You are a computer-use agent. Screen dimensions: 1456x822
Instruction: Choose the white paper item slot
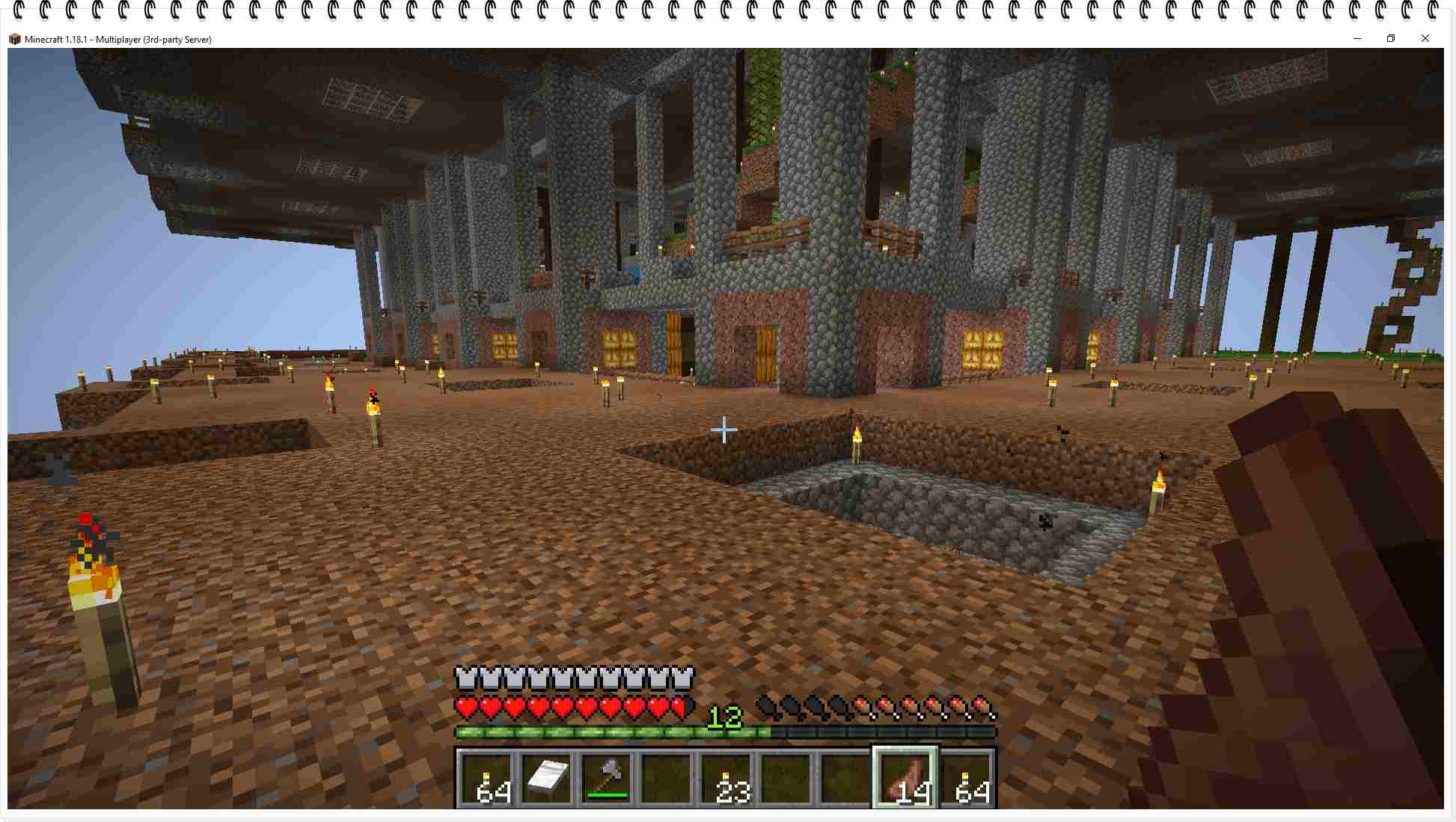pos(547,779)
